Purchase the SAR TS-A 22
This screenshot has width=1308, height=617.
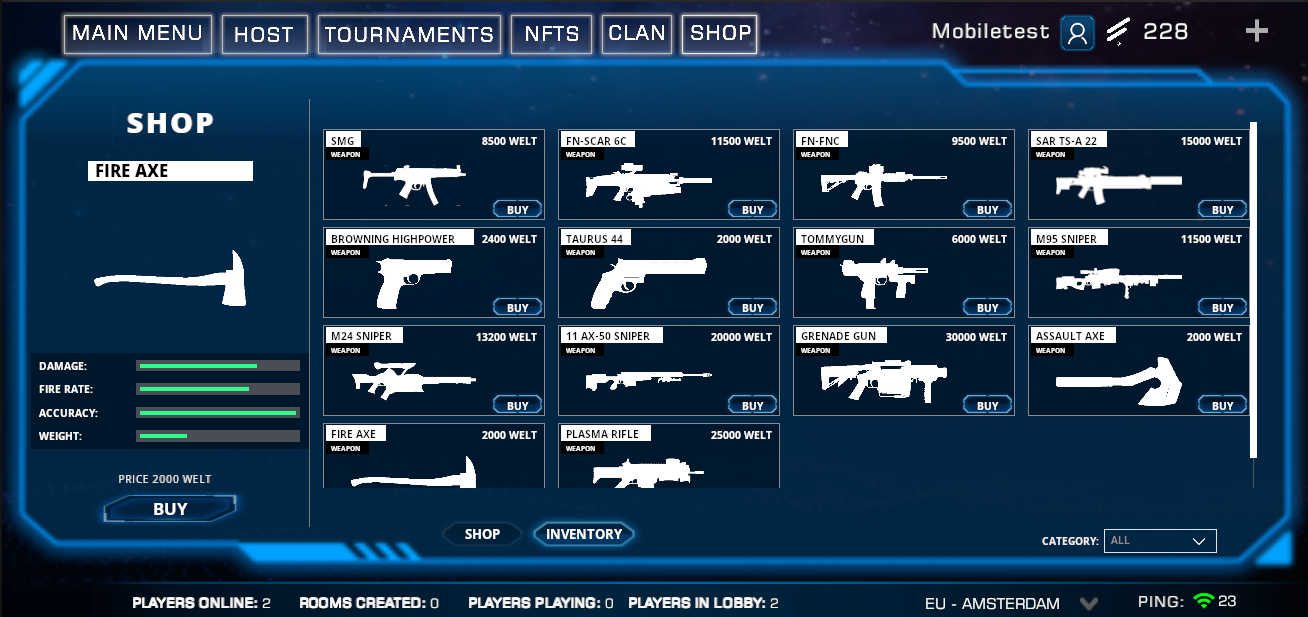coord(1223,210)
